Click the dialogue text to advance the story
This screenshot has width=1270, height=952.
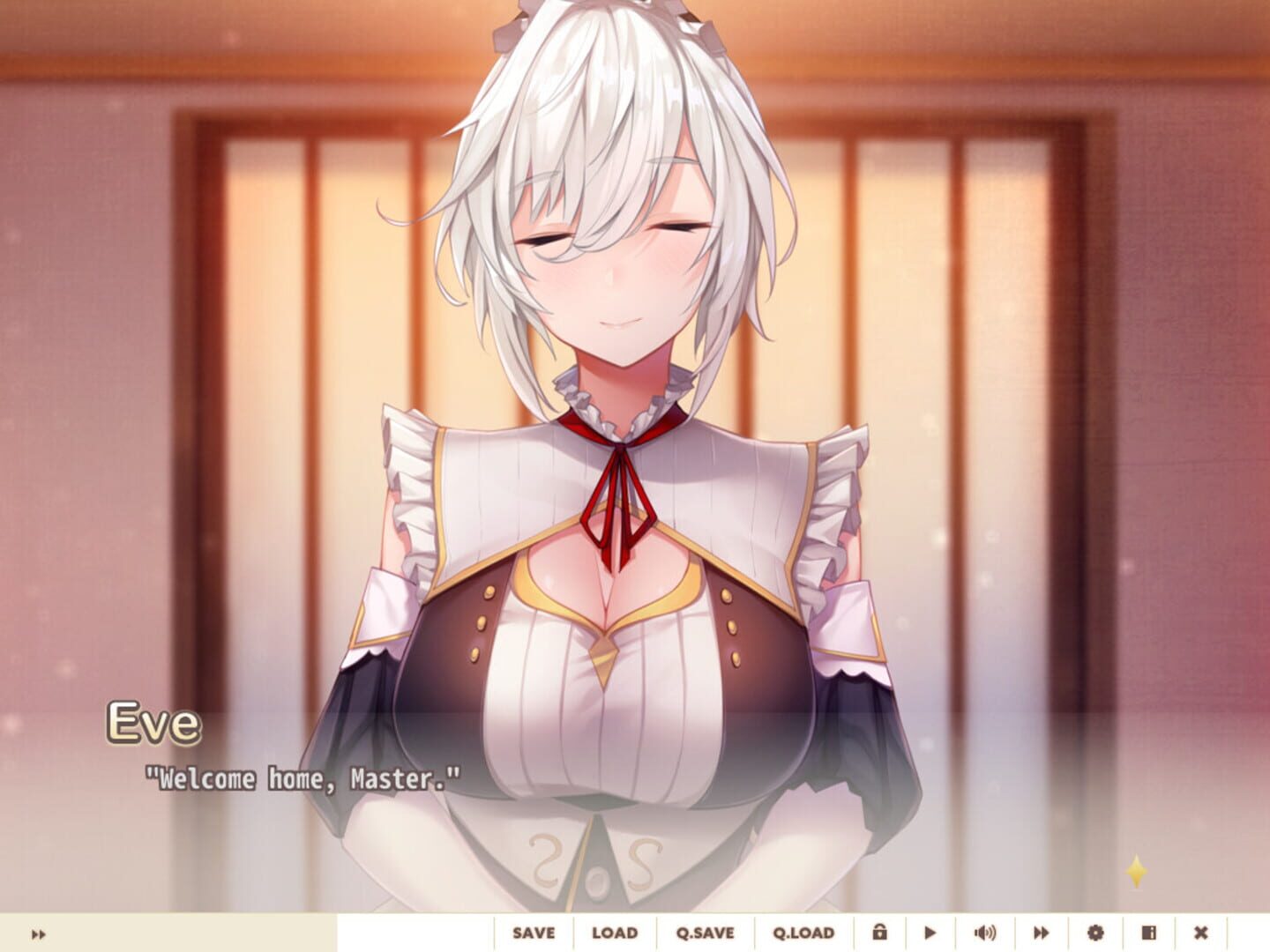pos(303,778)
